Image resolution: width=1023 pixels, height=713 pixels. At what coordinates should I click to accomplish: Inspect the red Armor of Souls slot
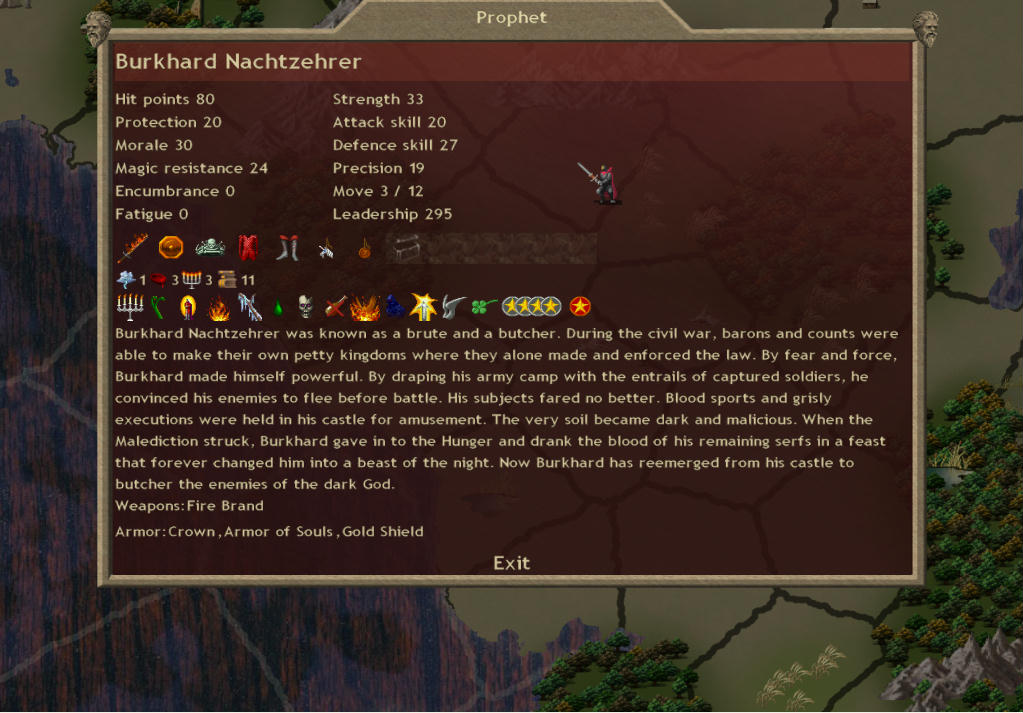pyautogui.click(x=248, y=247)
